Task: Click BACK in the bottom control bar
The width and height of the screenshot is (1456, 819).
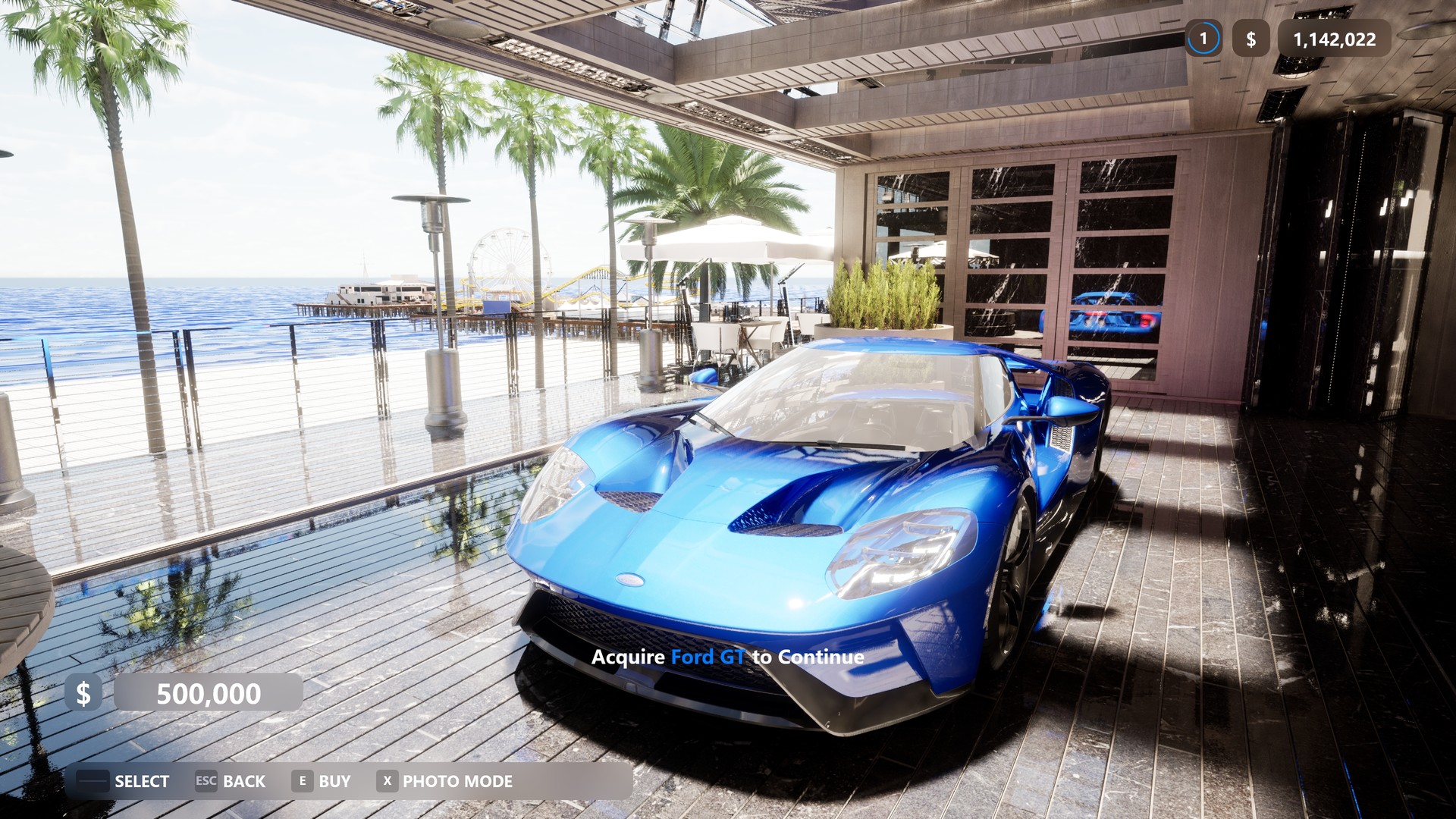Action: (x=246, y=781)
